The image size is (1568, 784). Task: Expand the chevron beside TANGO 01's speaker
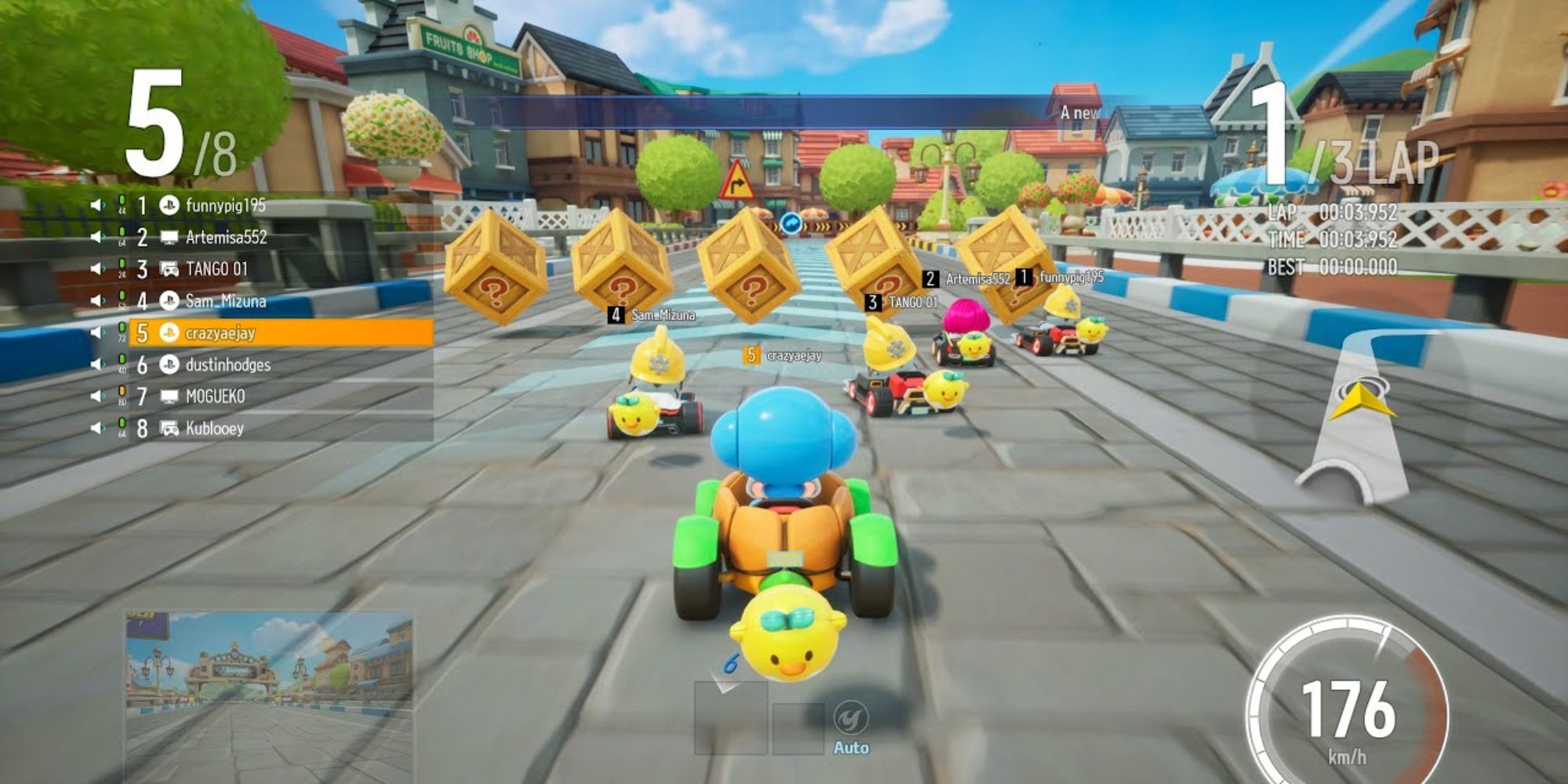103,270
